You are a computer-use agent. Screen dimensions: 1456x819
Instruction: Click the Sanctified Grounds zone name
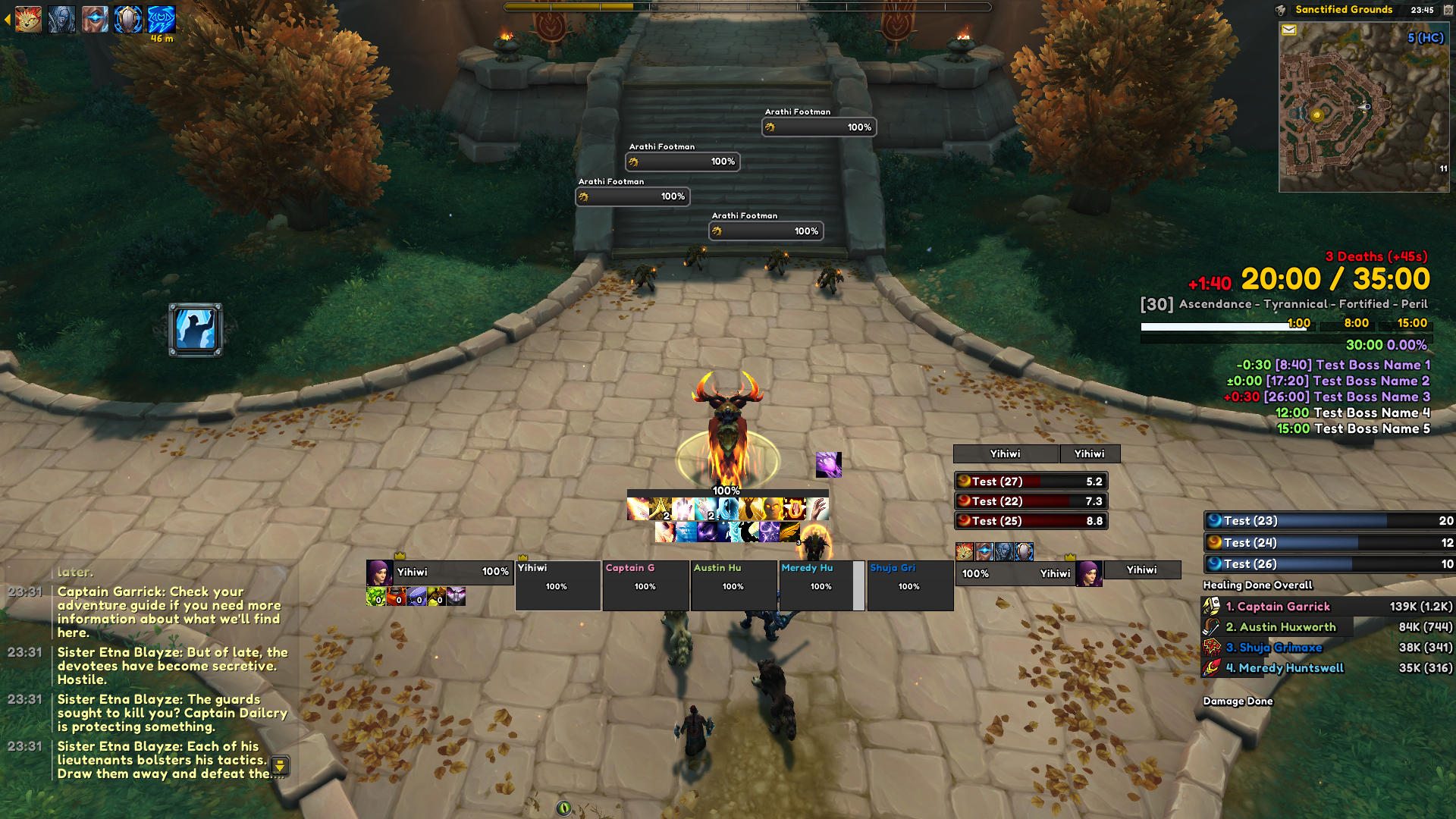[1343, 10]
